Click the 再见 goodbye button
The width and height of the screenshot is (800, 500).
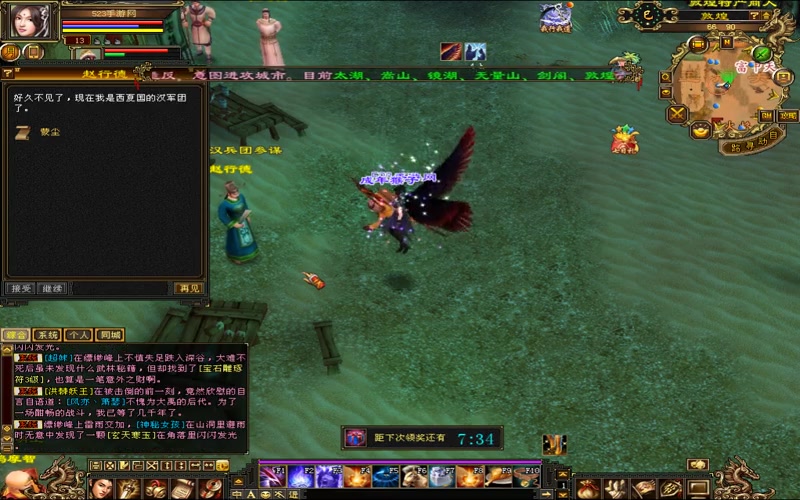coord(188,288)
